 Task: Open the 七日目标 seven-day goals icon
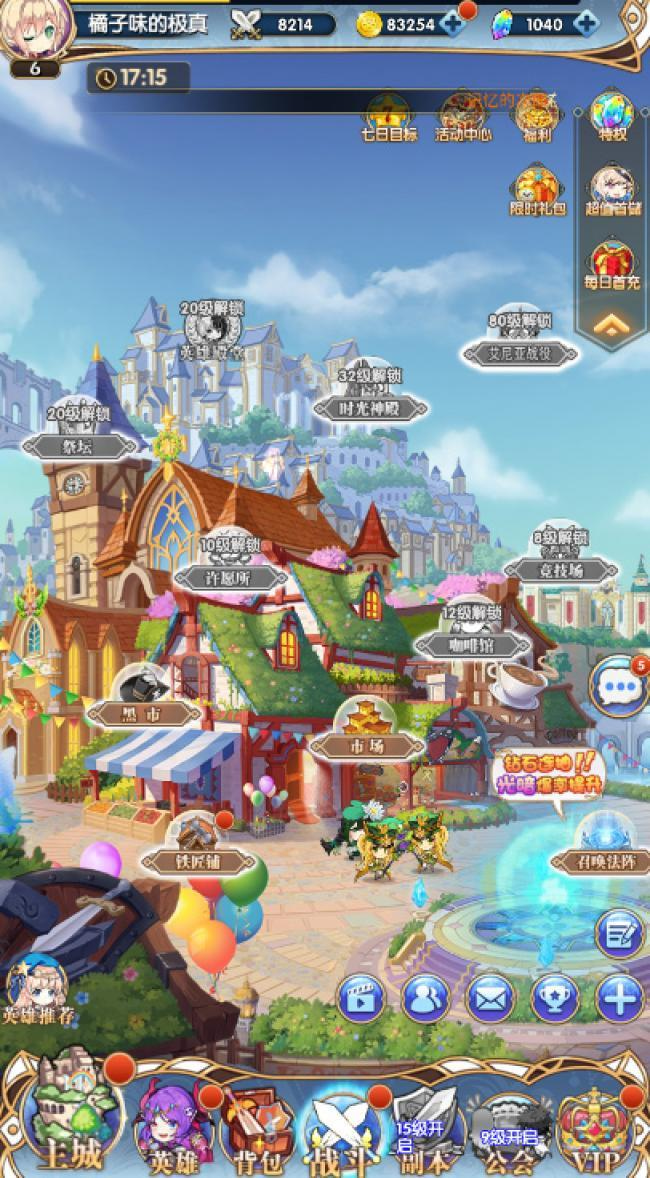388,117
